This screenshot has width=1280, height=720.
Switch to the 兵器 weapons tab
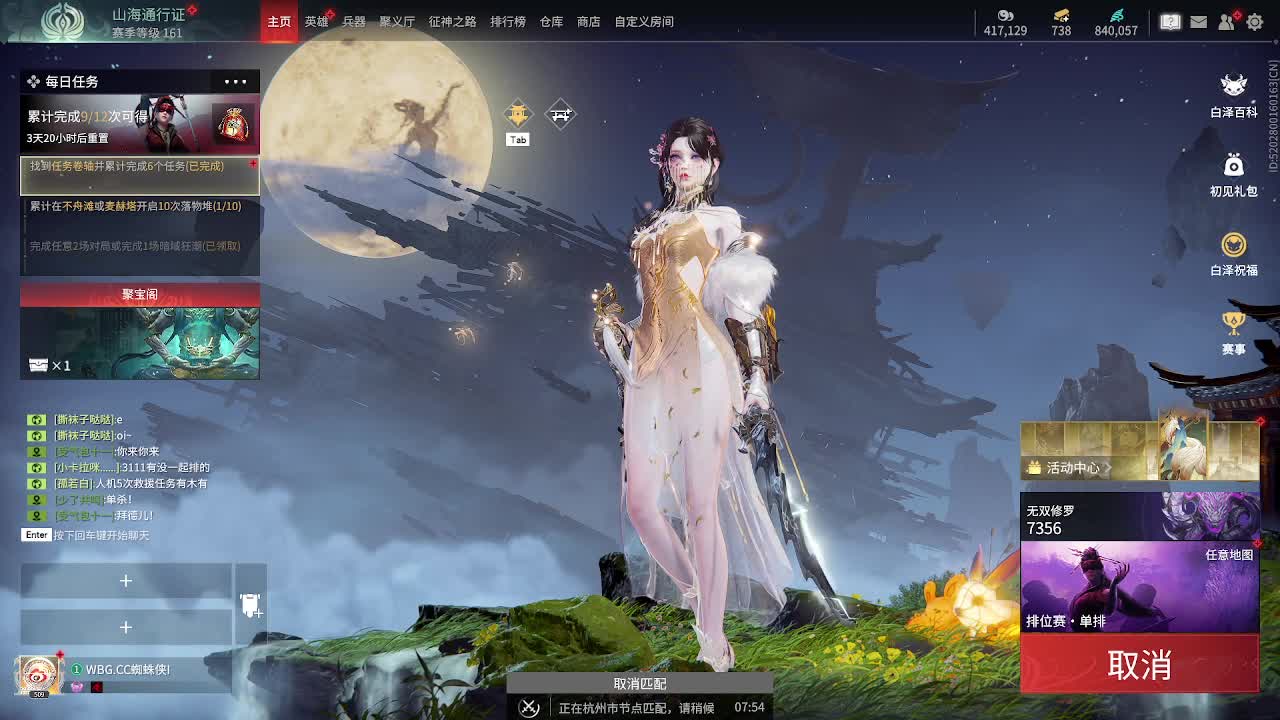(x=354, y=21)
